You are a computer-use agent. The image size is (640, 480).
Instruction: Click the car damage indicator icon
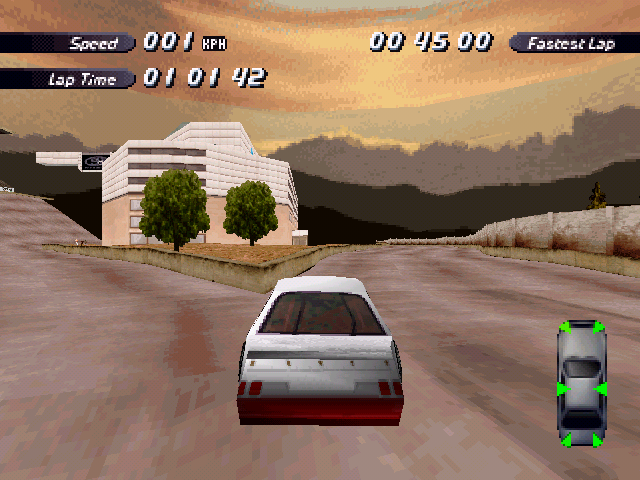click(581, 384)
